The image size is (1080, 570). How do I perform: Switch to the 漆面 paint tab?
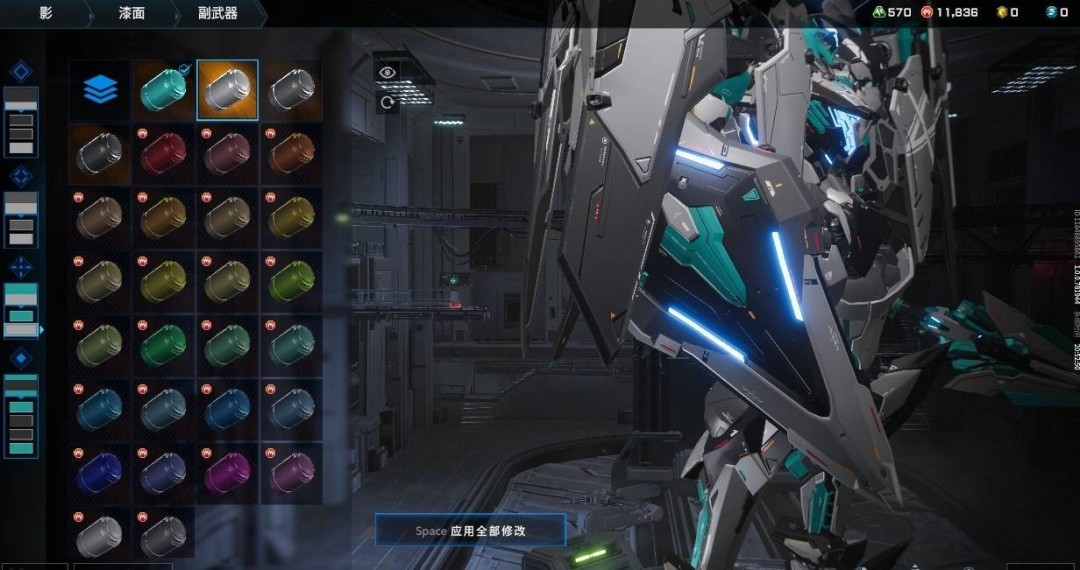point(134,13)
